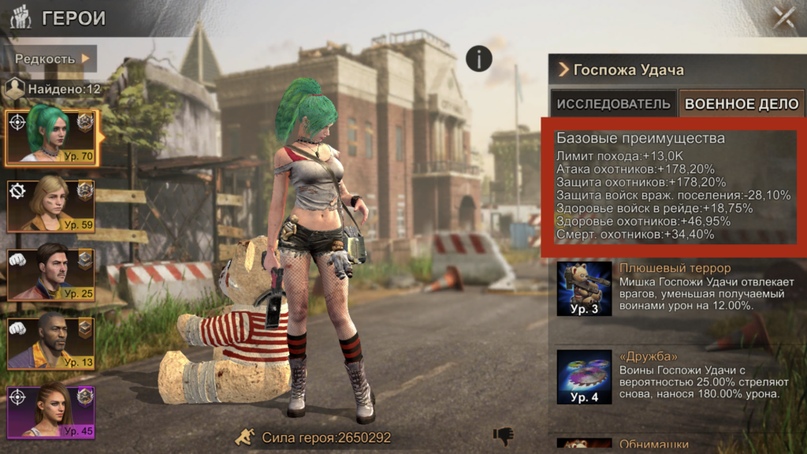Switch to the Военное дело tab
This screenshot has height=454, width=807.
[741, 104]
